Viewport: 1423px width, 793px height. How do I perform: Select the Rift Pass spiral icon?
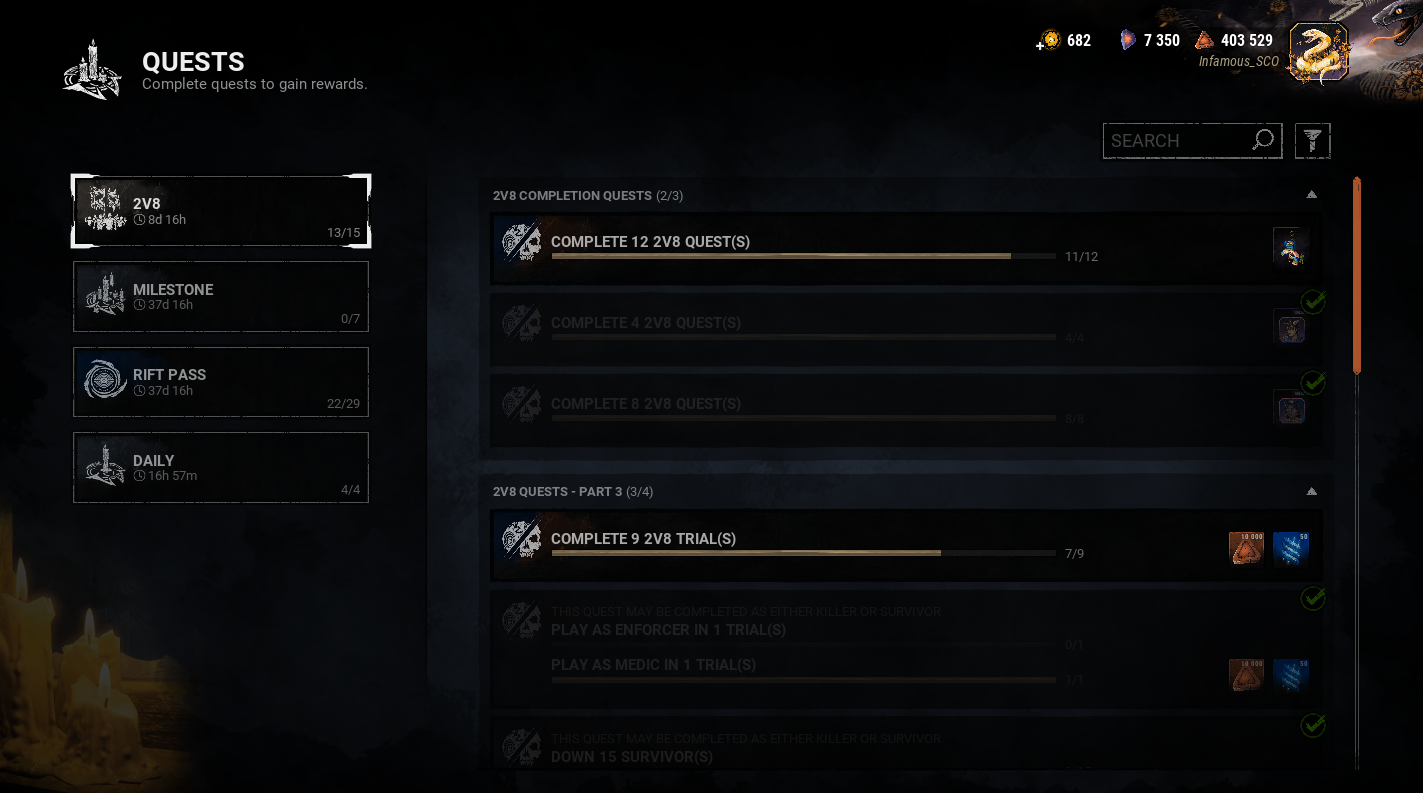coord(104,381)
